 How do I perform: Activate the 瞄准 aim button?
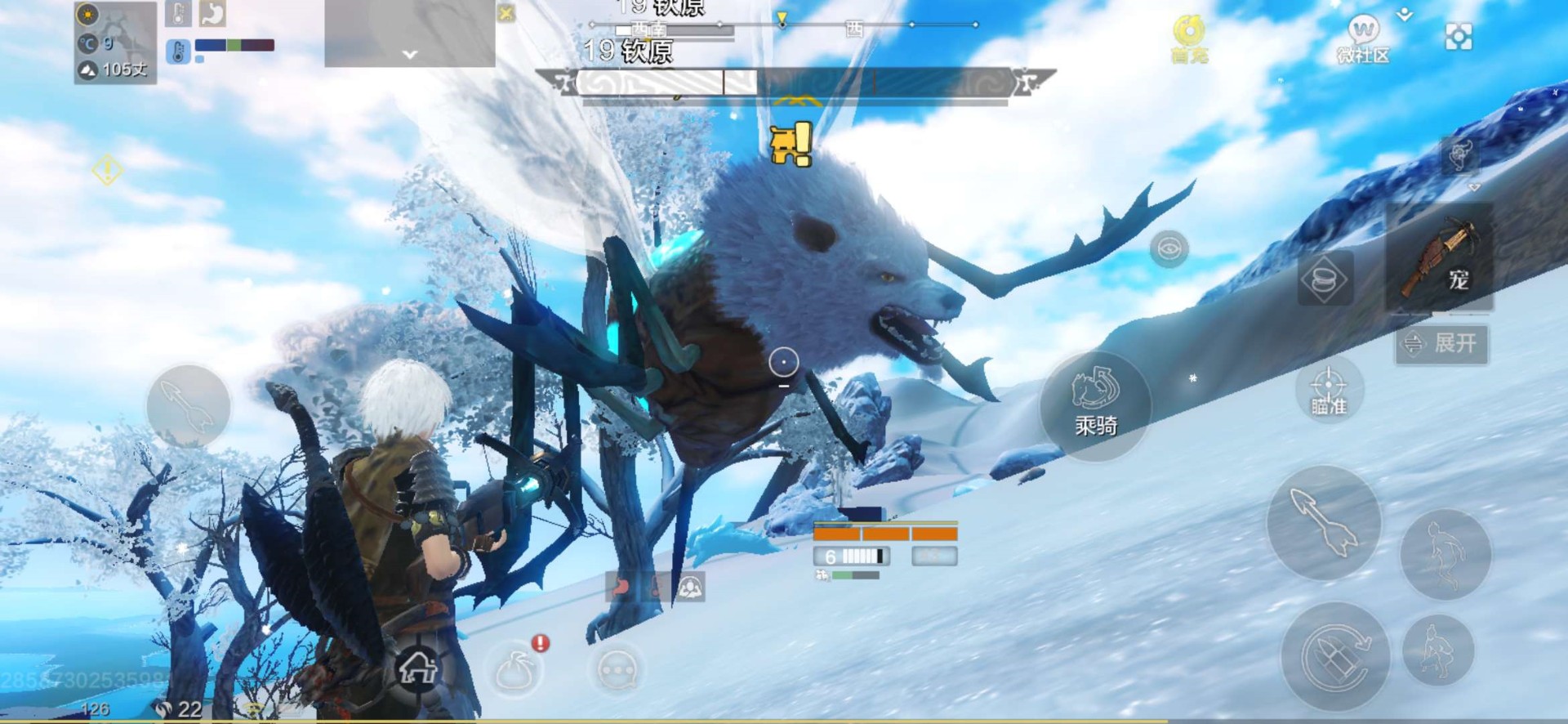pyautogui.click(x=1328, y=391)
